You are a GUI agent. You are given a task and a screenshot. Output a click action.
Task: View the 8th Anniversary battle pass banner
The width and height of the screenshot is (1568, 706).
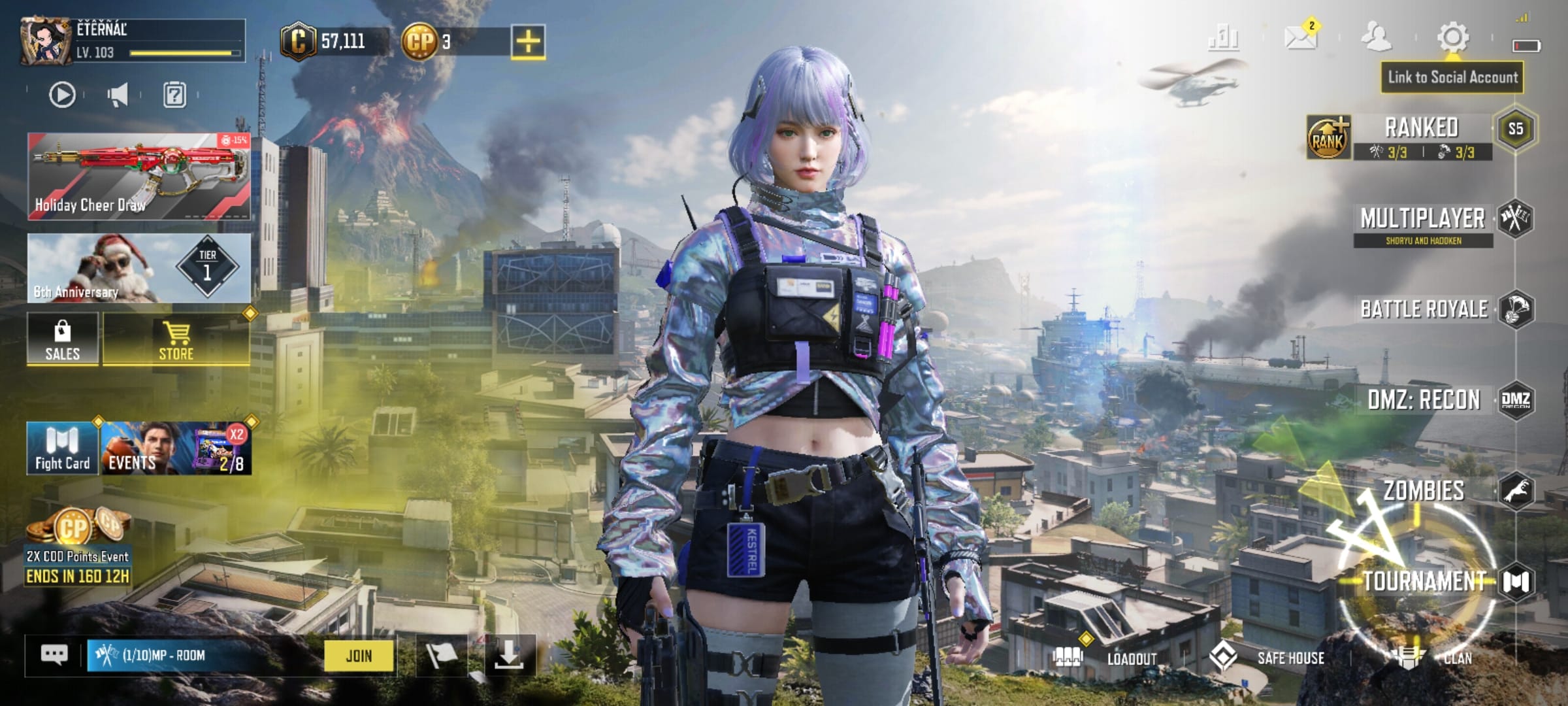click(139, 268)
